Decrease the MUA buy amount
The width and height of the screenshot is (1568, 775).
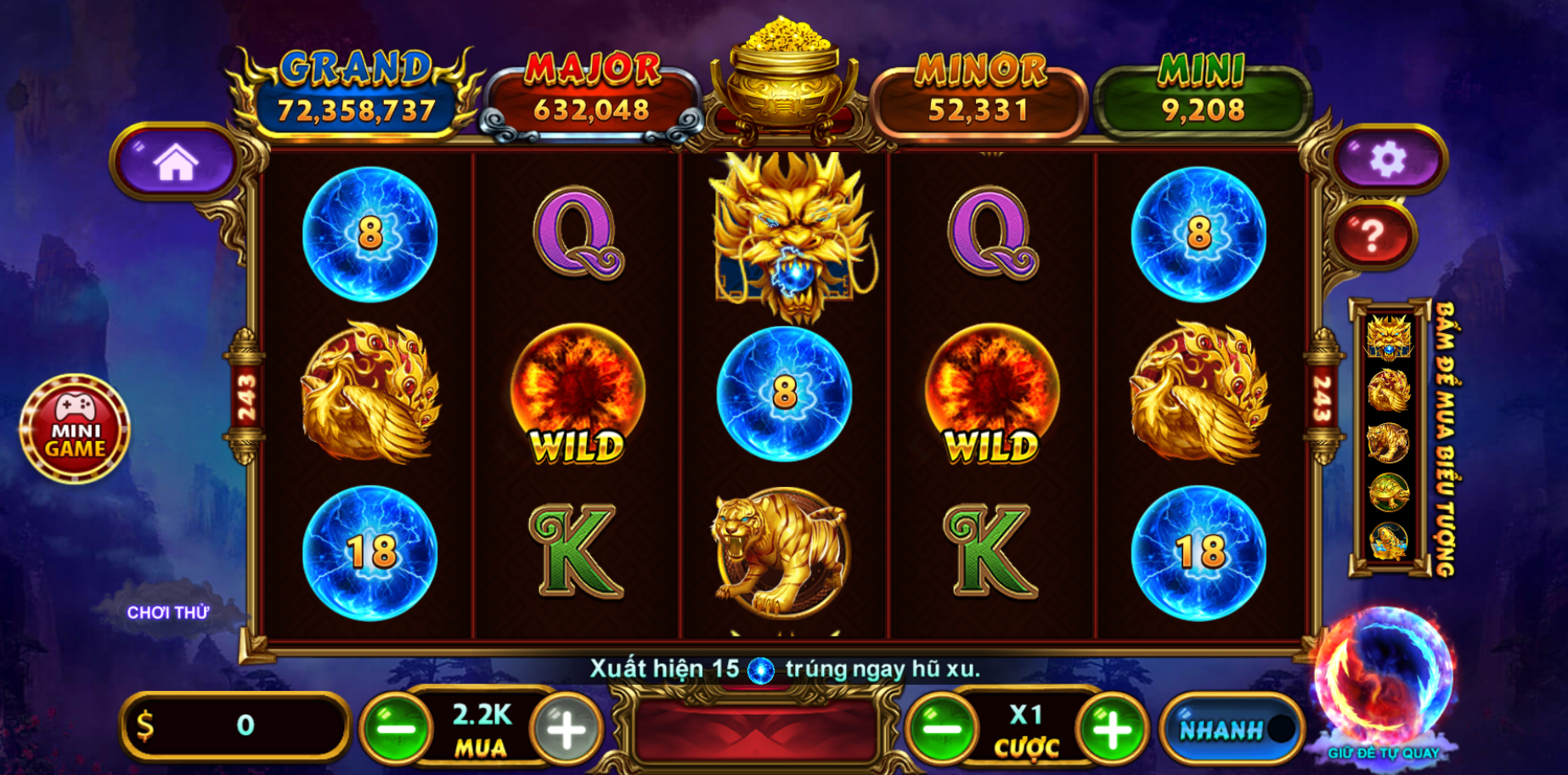396,728
